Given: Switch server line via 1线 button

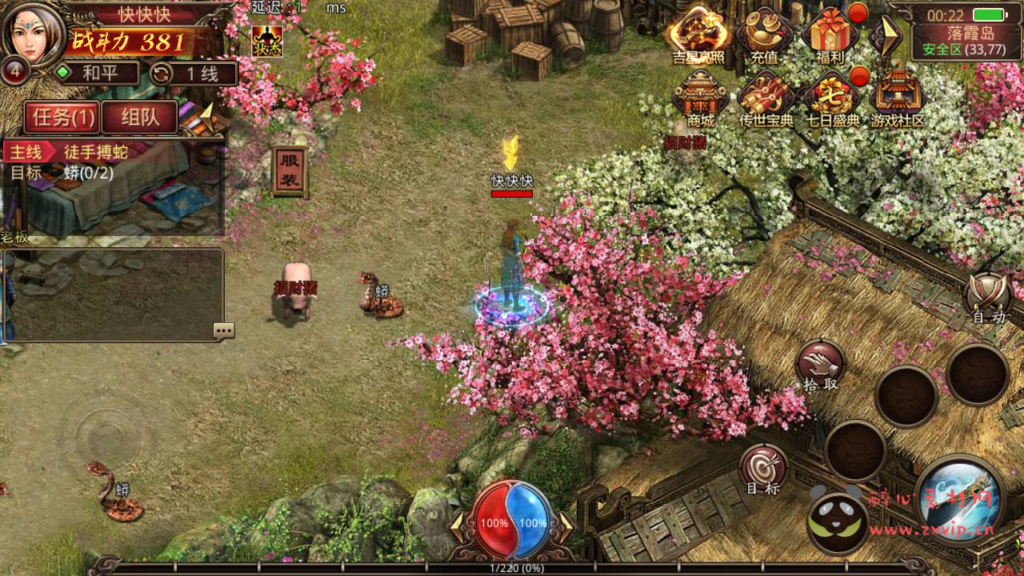Looking at the screenshot, I should tap(193, 73).
